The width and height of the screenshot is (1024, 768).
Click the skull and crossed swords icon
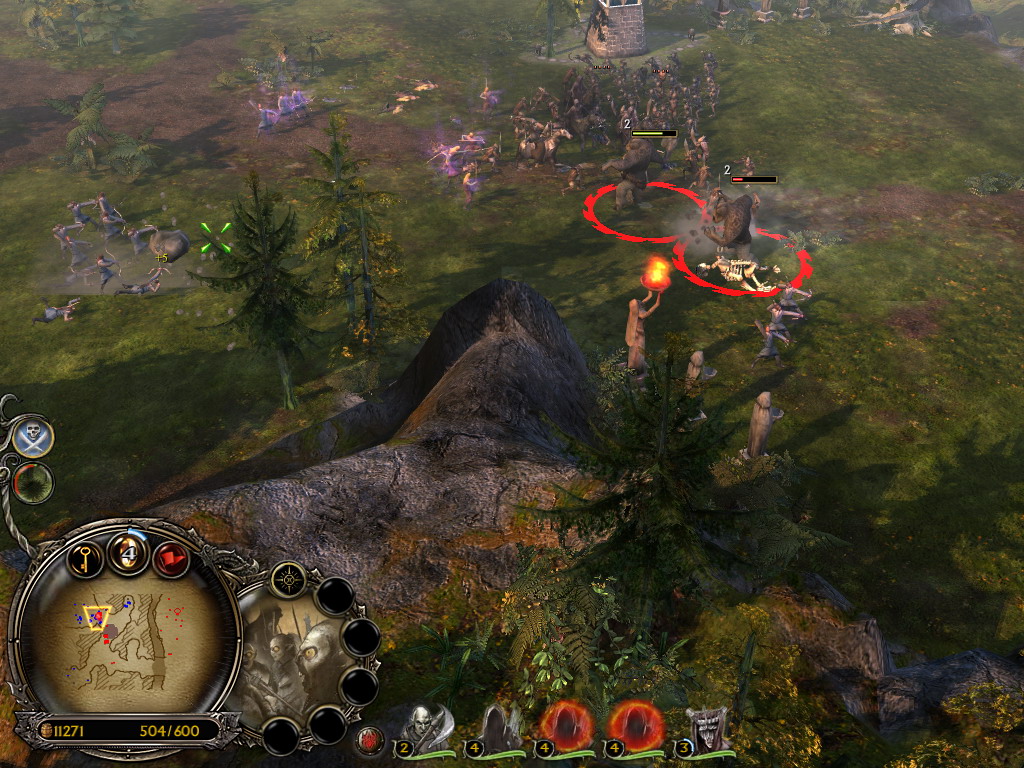[x=34, y=437]
